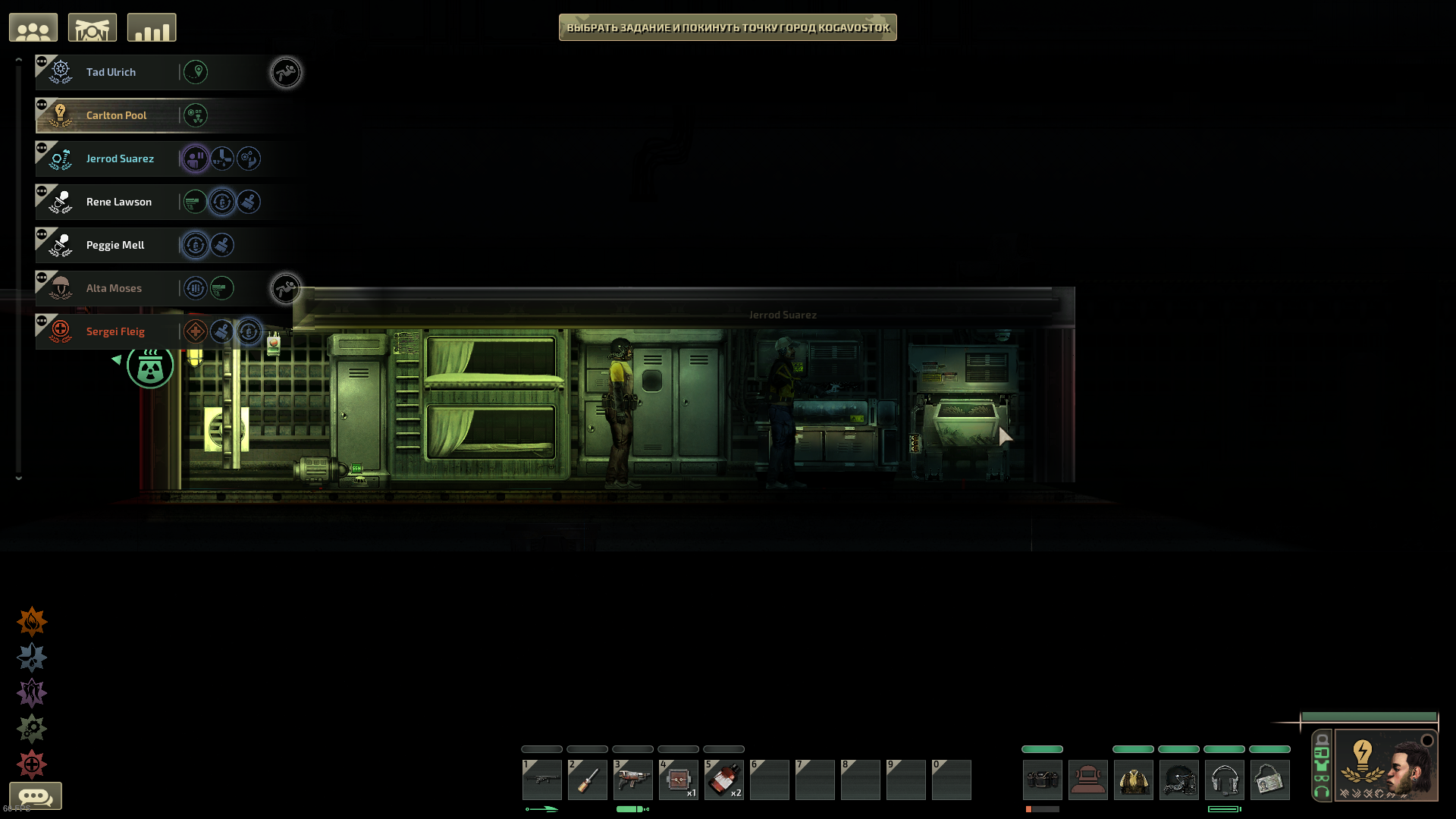Report flooding with the blue water star icon
The height and width of the screenshot is (819, 1456).
(x=31, y=657)
